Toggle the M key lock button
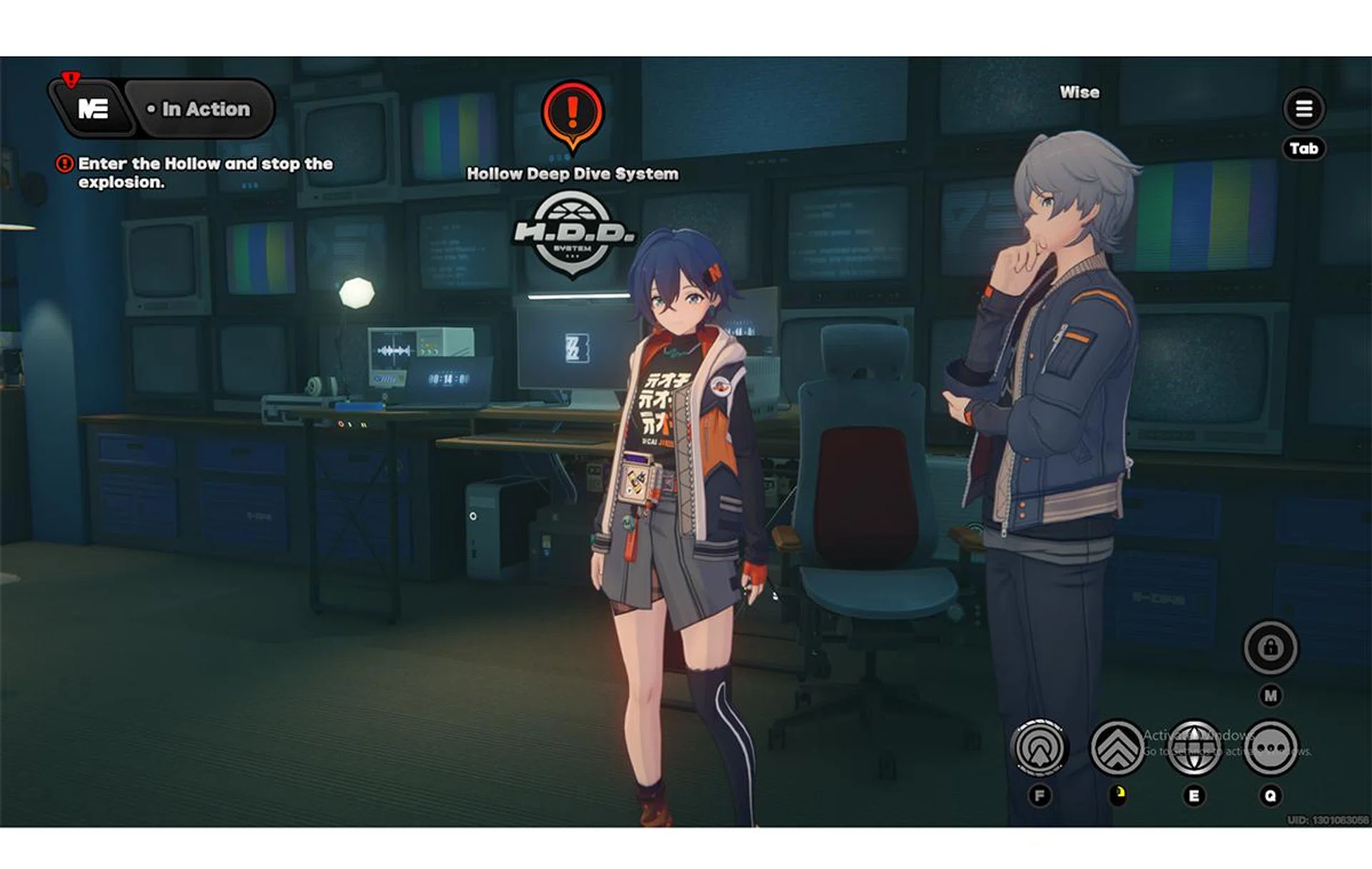The image size is (1372, 869). (1271, 693)
